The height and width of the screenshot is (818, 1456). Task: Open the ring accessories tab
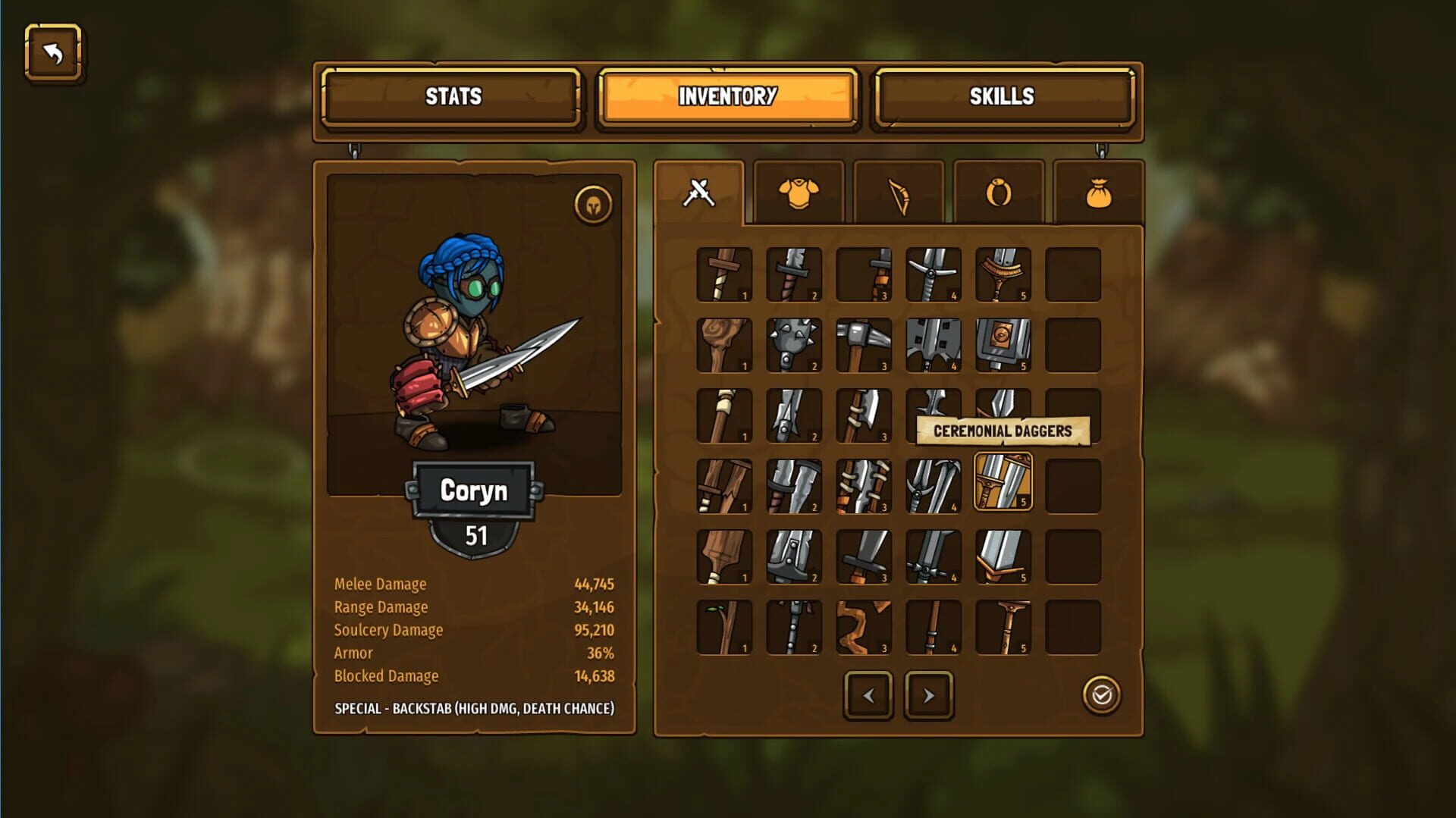pyautogui.click(x=998, y=192)
